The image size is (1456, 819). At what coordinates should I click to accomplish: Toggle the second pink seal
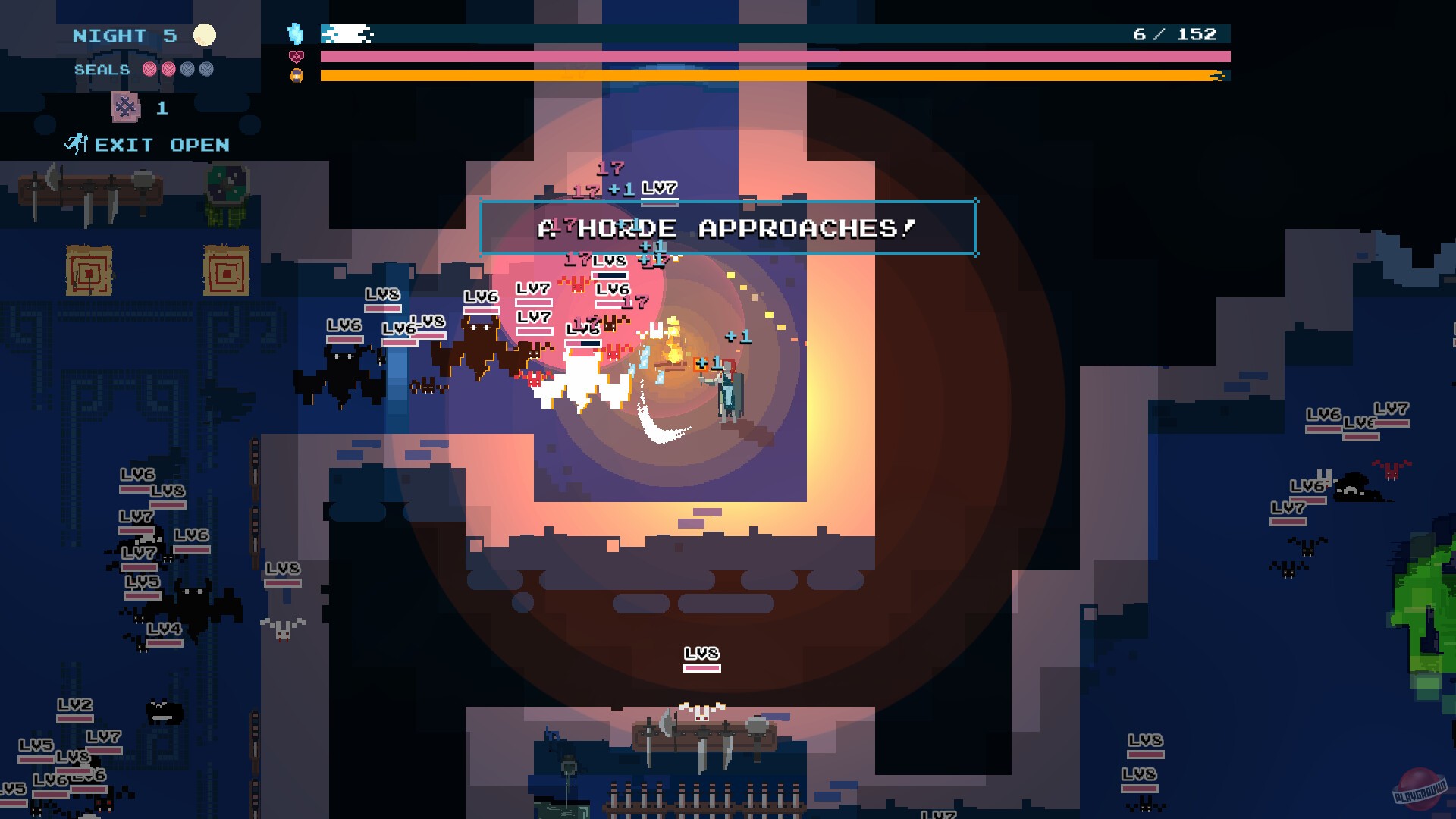pos(168,70)
